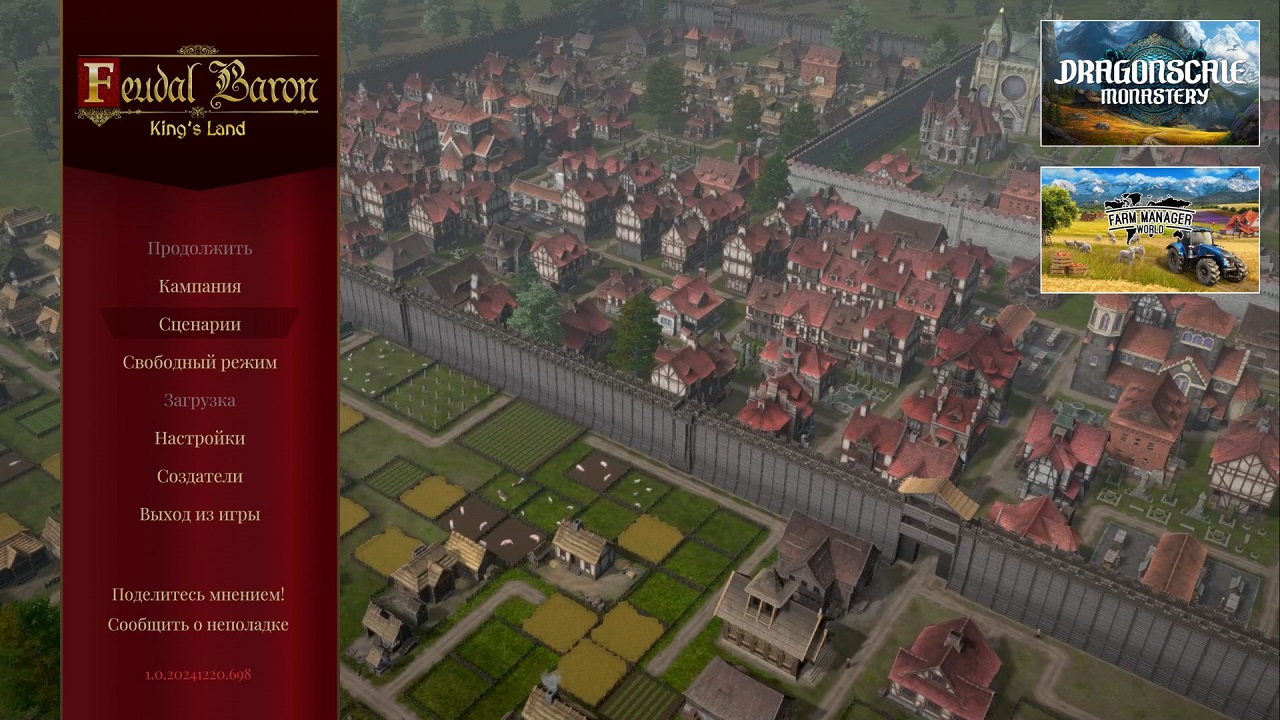Open the Сообщить о неполадке link
Viewport: 1280px width, 720px height.
199,623
